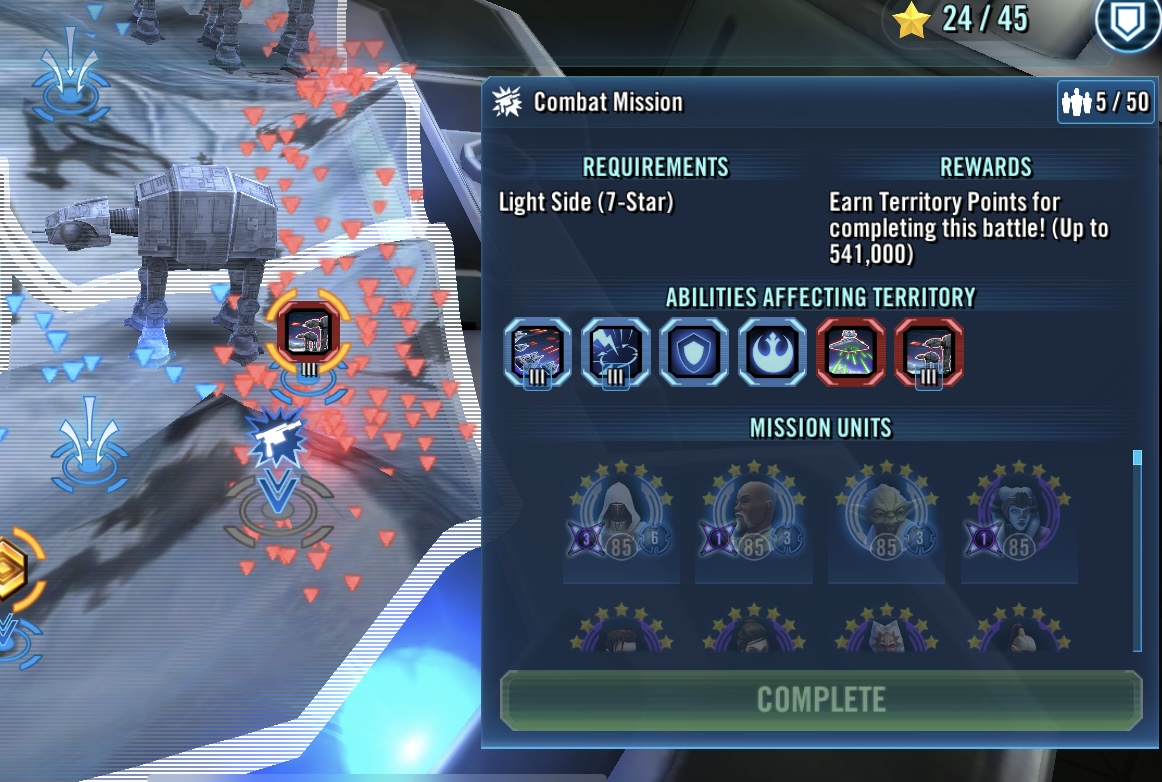This screenshot has width=1162, height=782.
Task: View the 5 / 50 participants list
Action: point(1105,103)
